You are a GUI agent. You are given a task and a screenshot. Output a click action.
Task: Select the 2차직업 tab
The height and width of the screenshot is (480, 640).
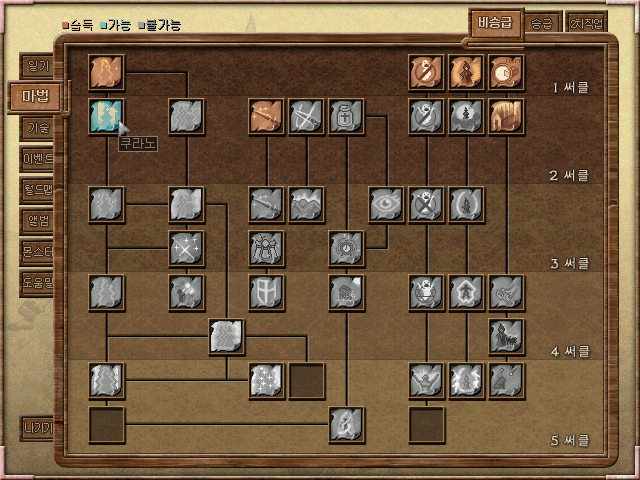[587, 24]
